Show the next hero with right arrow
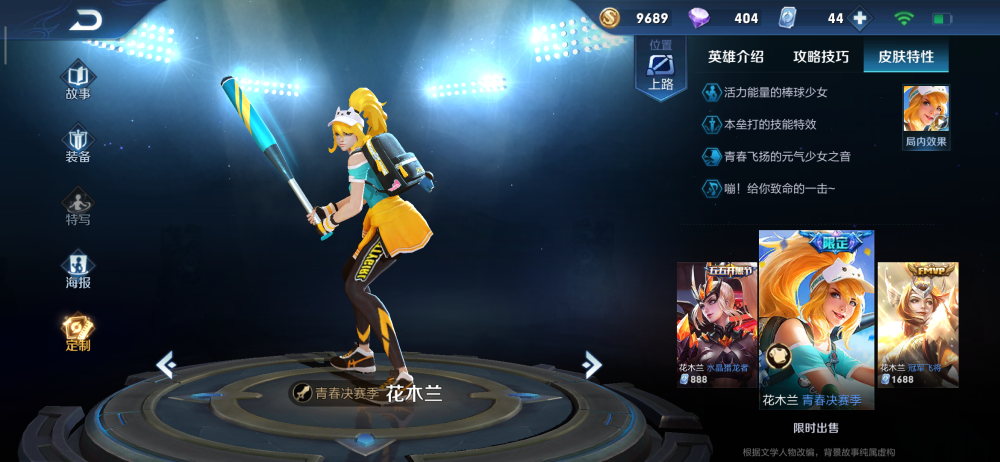 tap(592, 365)
